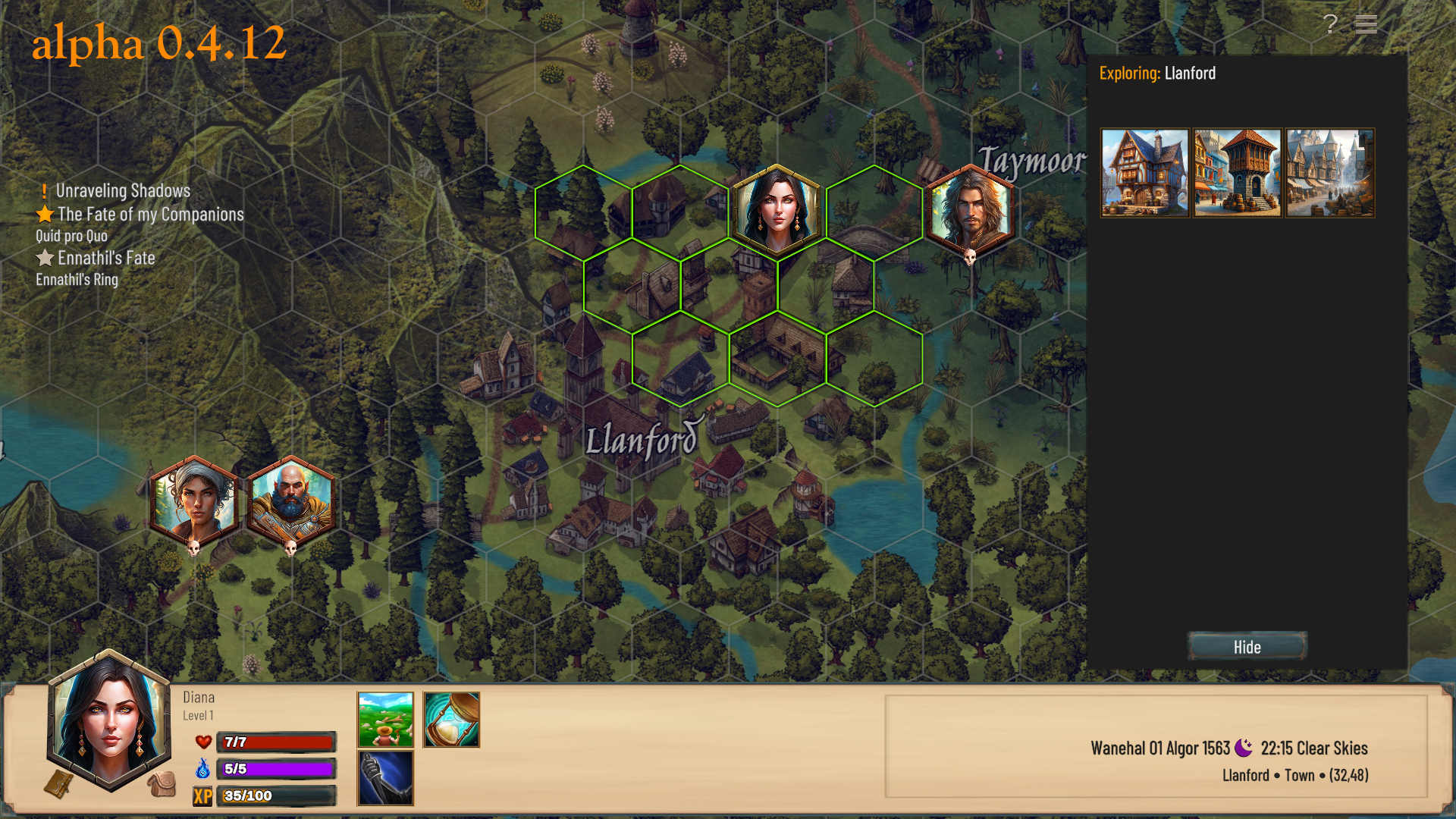1456x819 pixels.
Task: Click the moon phase icon beside 22:15
Action: 1244,748
